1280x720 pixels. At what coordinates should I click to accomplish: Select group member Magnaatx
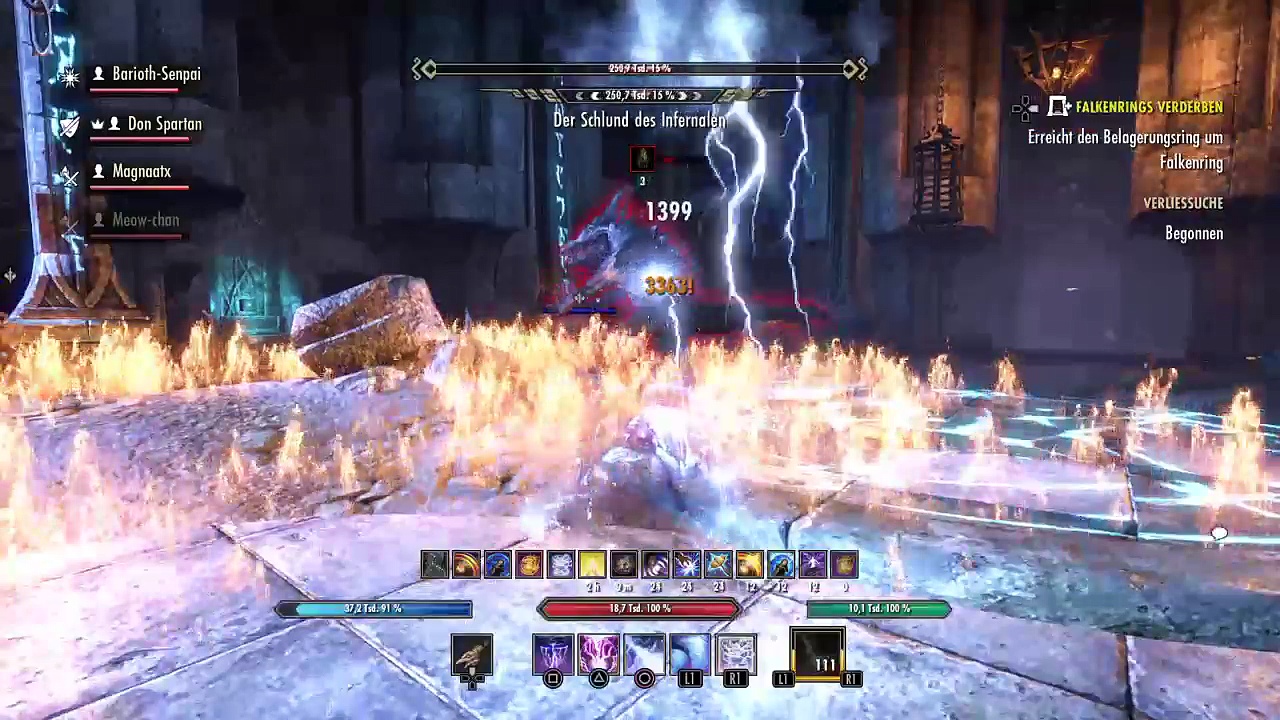[x=141, y=171]
